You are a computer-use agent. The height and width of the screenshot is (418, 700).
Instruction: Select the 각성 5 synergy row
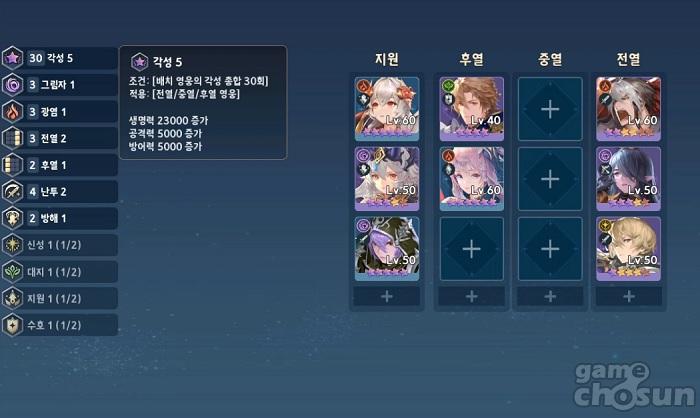point(60,58)
